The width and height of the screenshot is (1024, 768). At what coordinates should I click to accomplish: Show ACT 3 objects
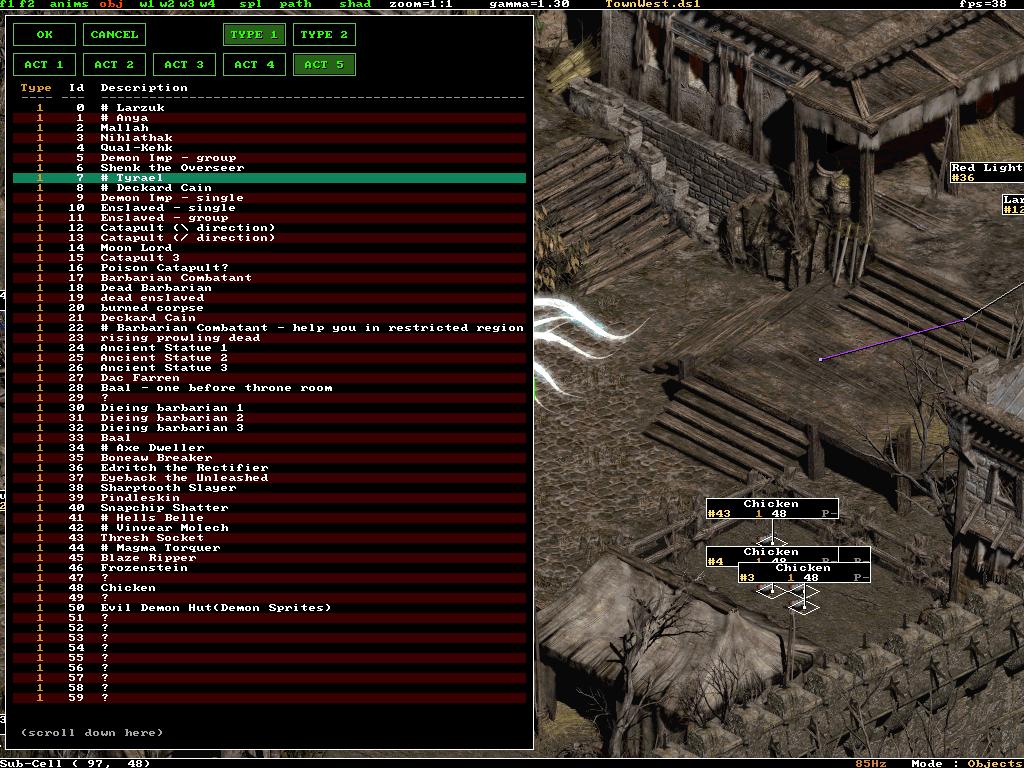pyautogui.click(x=184, y=65)
